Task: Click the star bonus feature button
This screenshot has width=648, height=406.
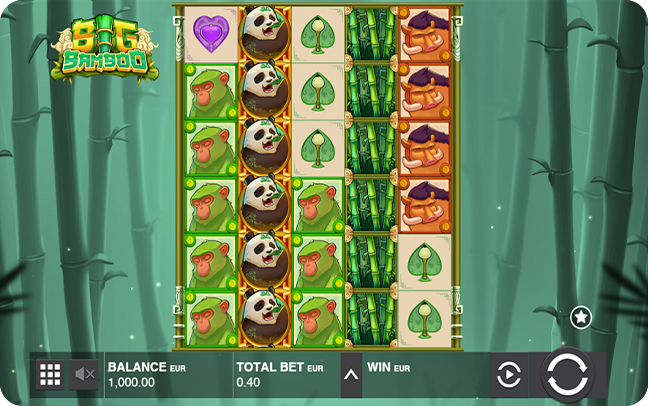Action: (581, 318)
